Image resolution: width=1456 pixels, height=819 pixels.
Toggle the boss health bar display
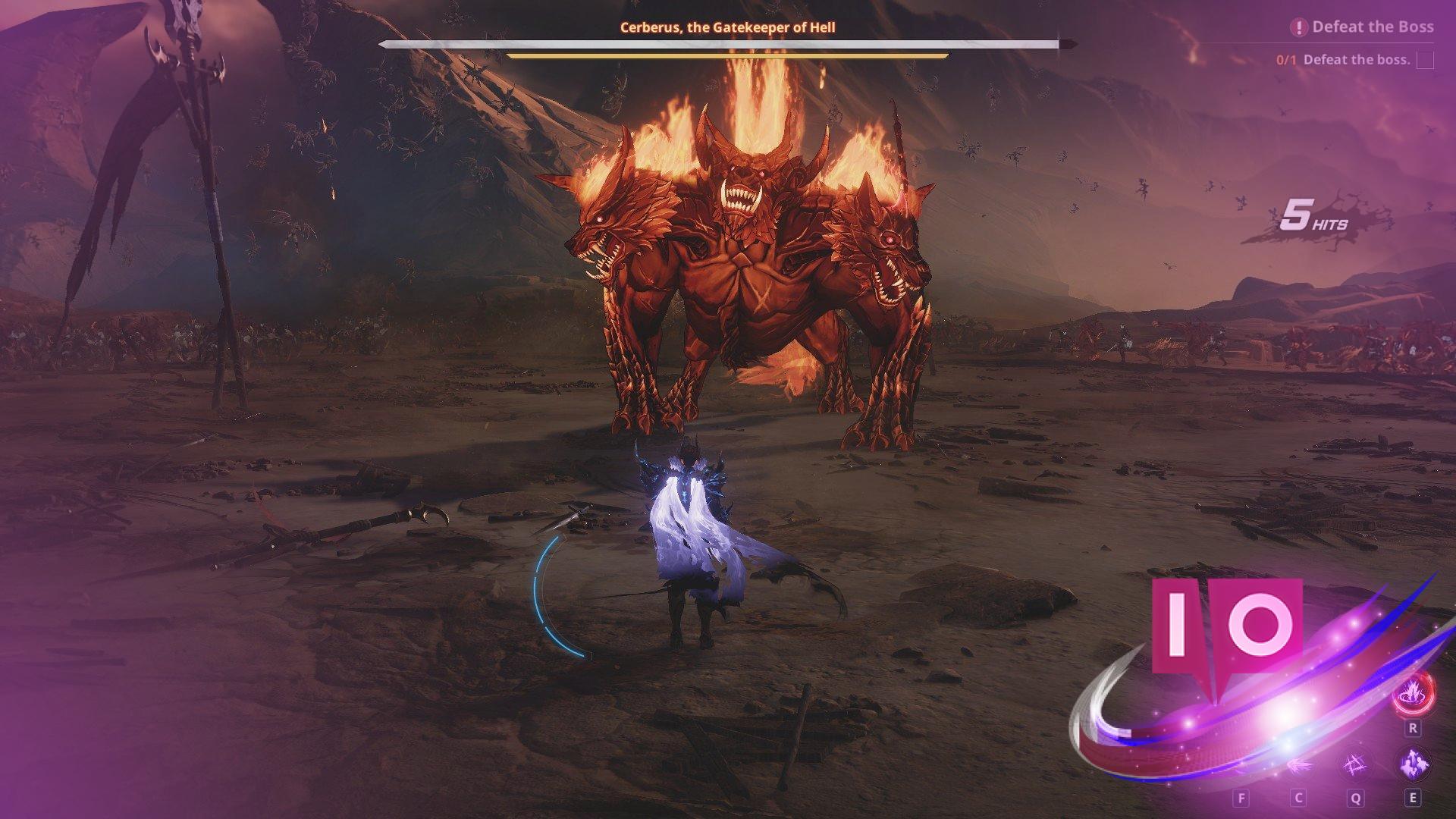pyautogui.click(x=720, y=43)
